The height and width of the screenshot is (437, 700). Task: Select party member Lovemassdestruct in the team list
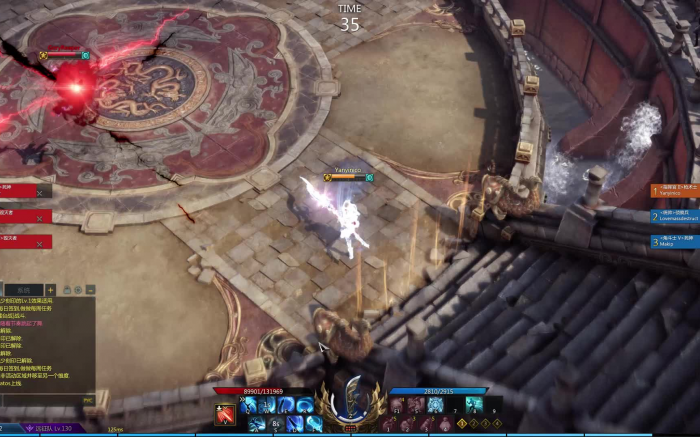pyautogui.click(x=675, y=216)
